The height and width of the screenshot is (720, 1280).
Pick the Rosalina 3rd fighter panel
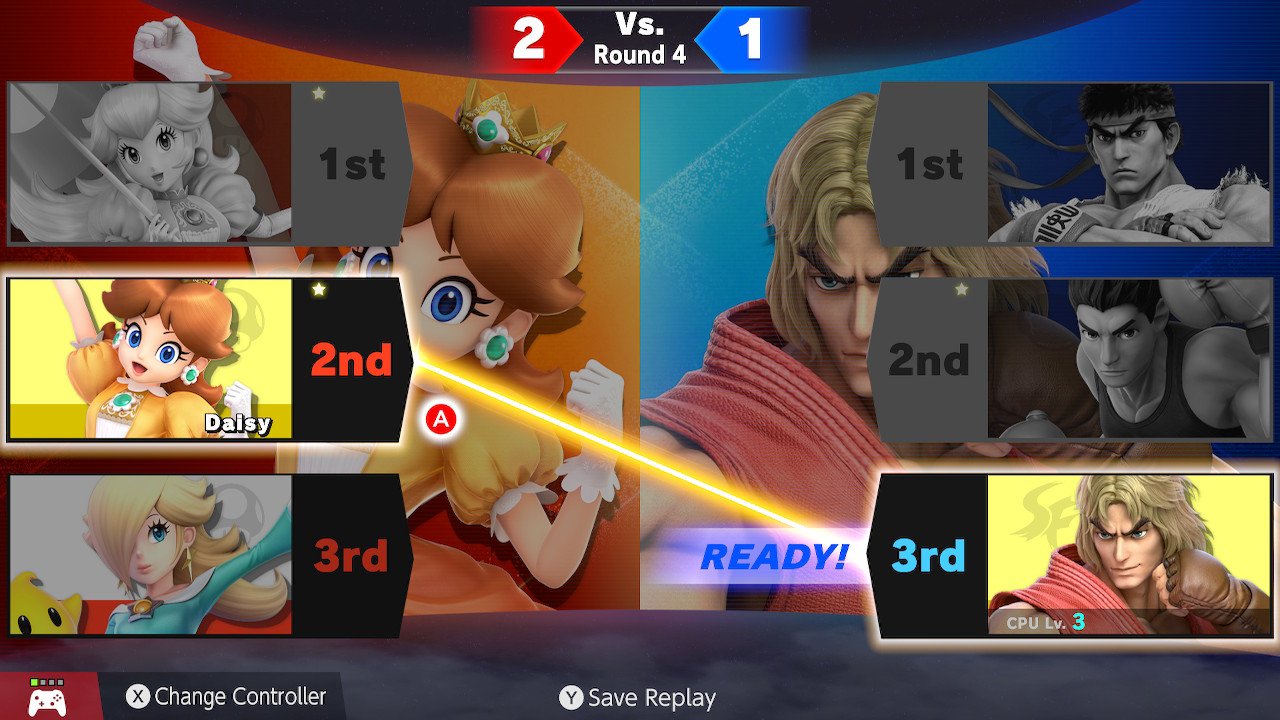(208, 555)
